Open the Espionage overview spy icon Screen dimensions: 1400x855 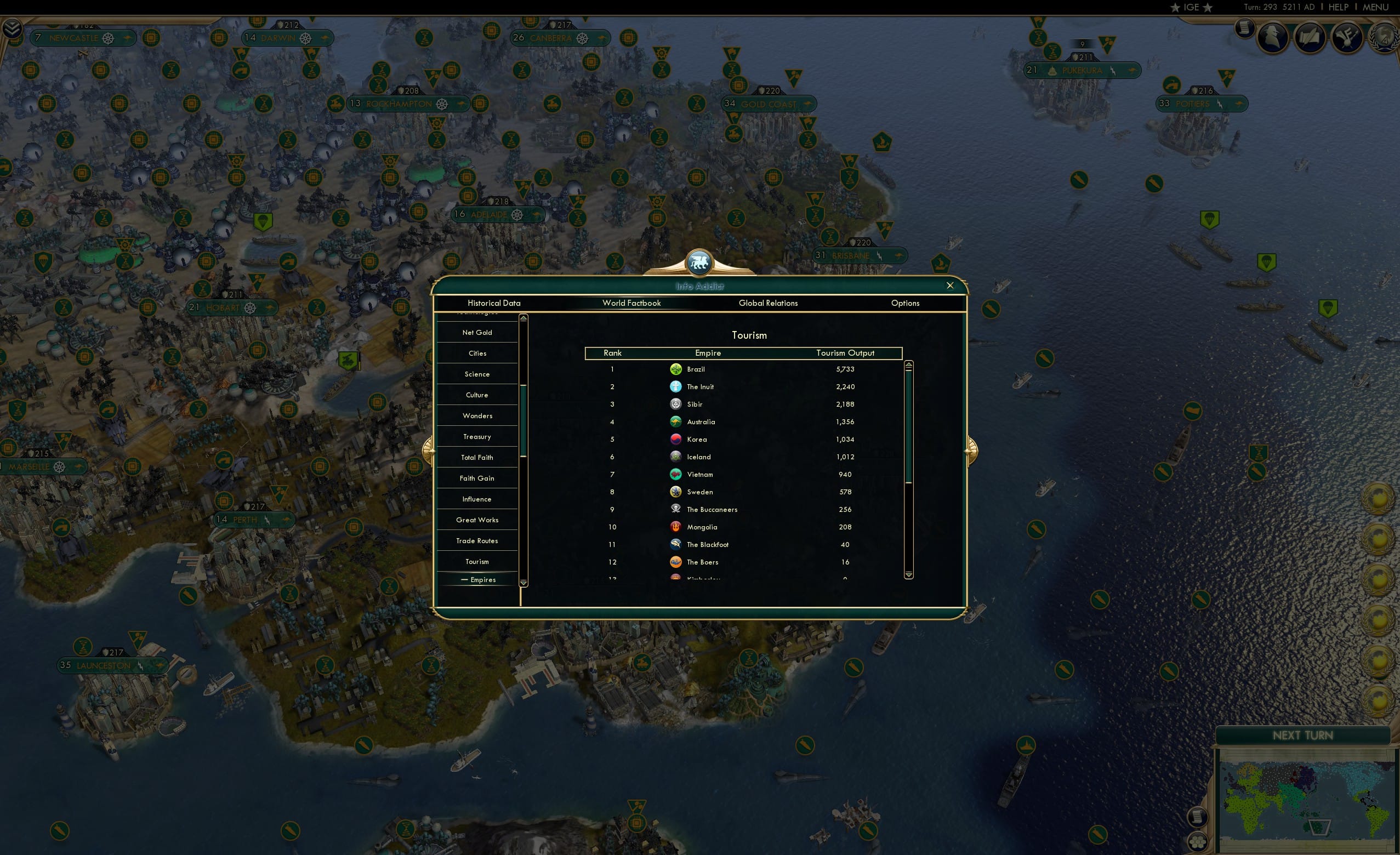tap(1273, 36)
